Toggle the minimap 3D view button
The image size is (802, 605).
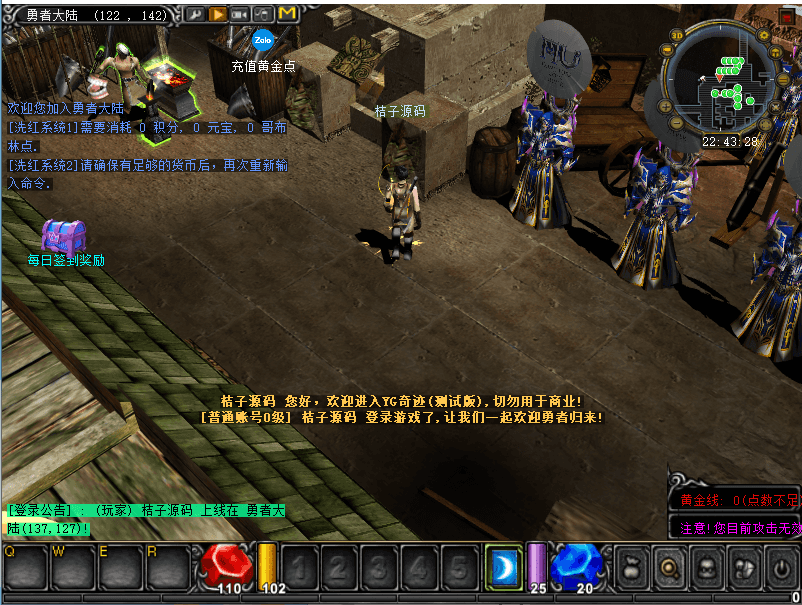(x=677, y=35)
